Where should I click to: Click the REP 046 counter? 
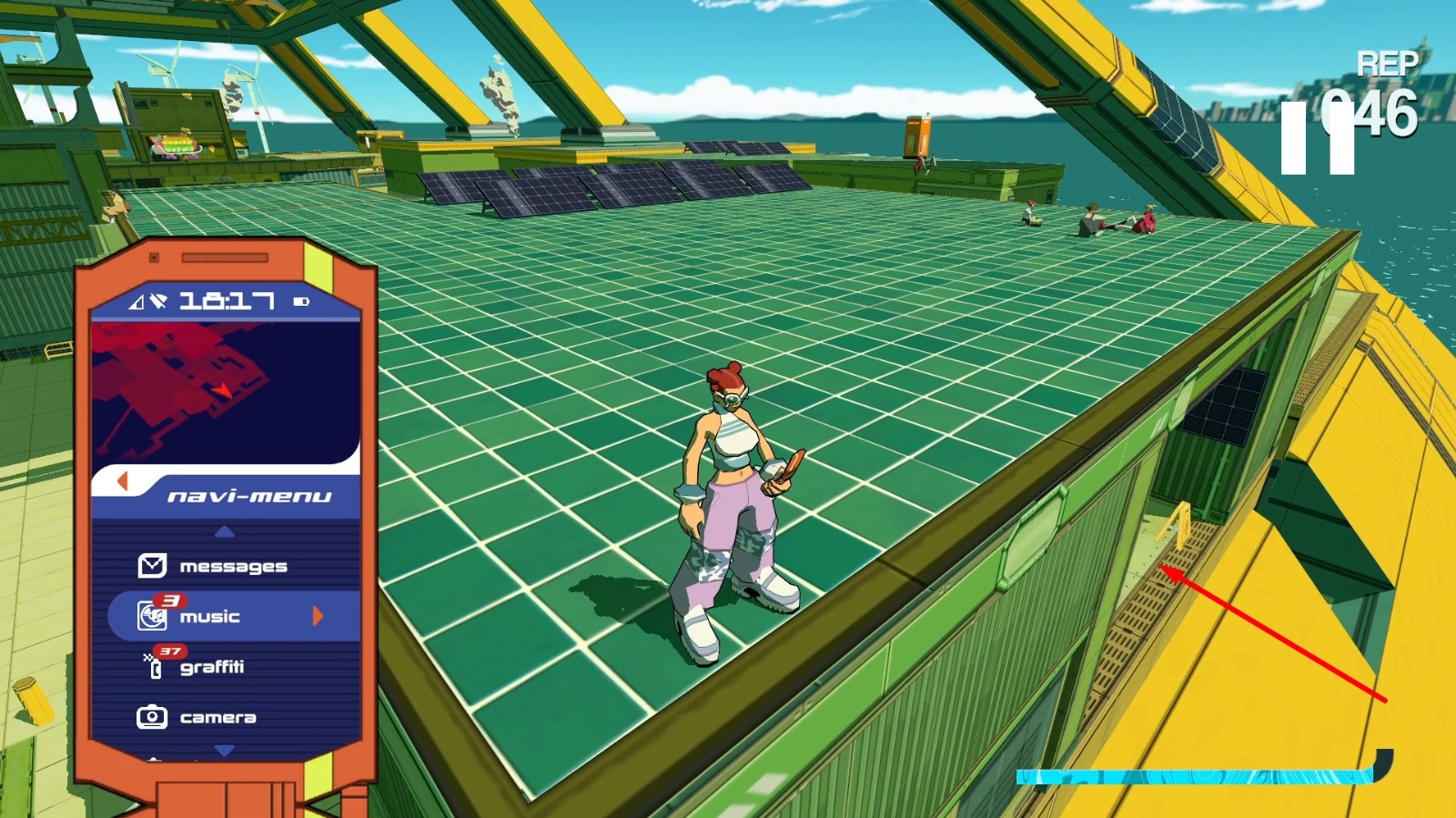tap(1379, 91)
